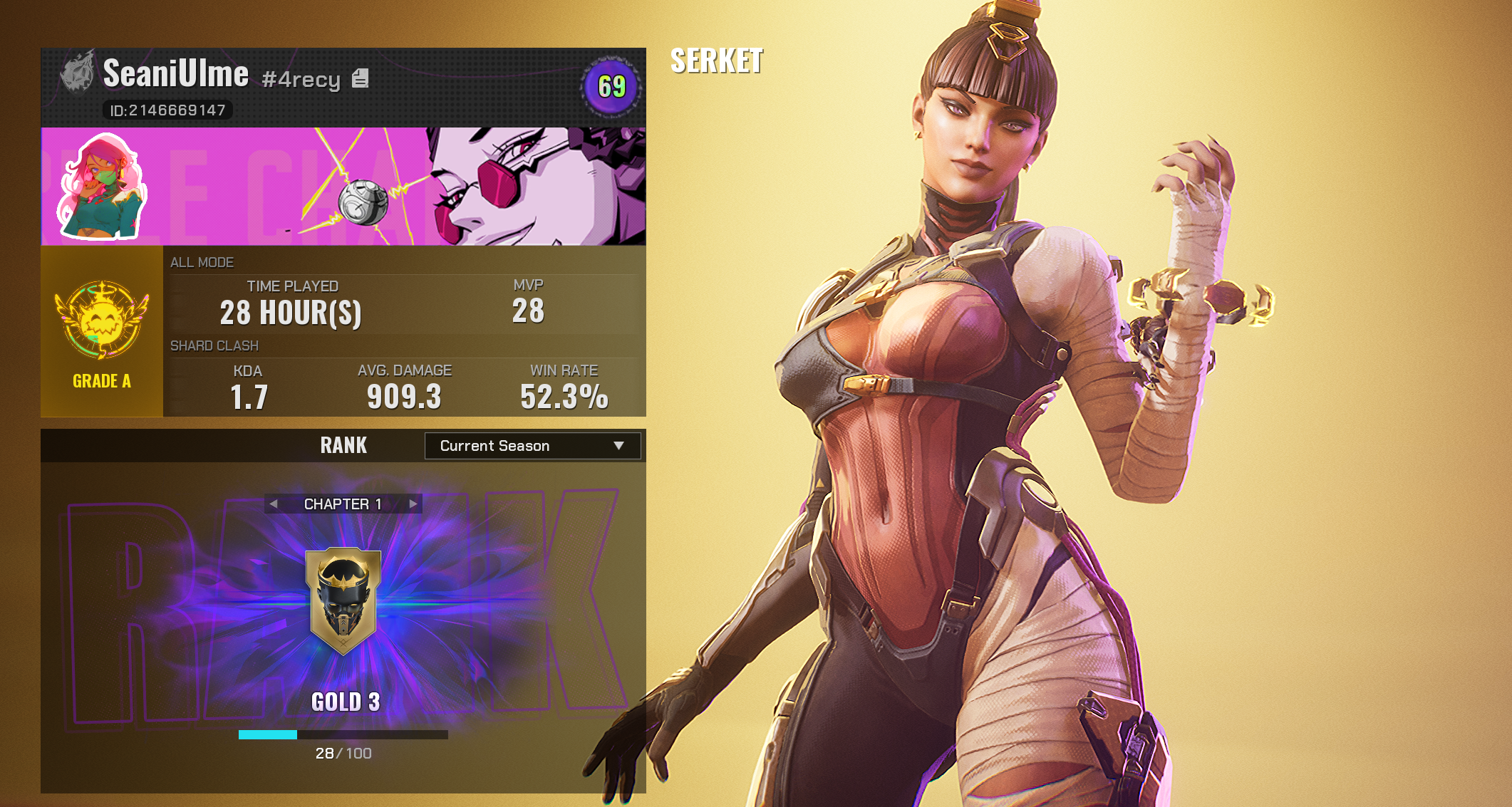This screenshot has height=807, width=1512.
Task: Select the pink profile banner image
Action: coord(399,187)
